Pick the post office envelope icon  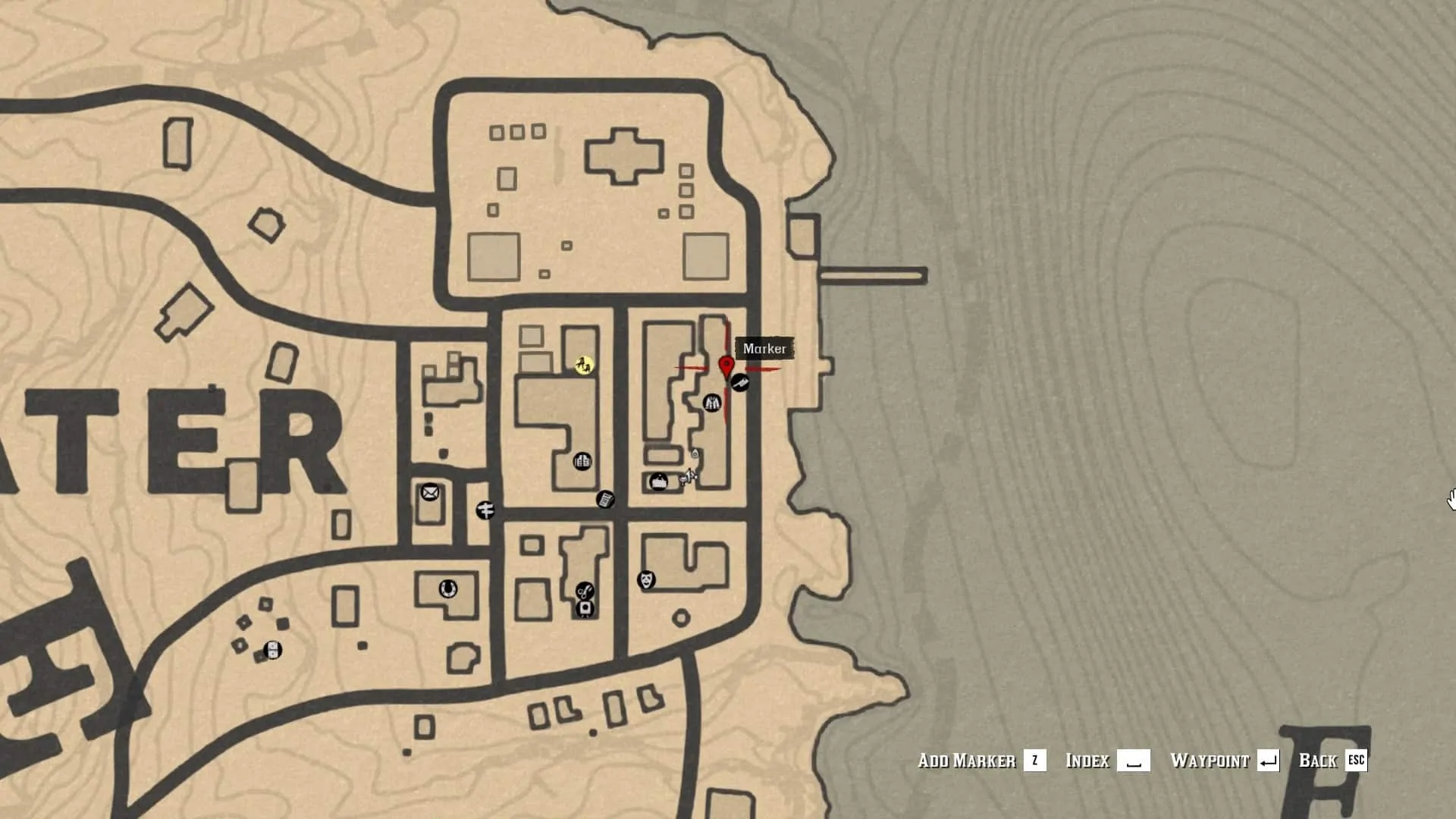[429, 493]
